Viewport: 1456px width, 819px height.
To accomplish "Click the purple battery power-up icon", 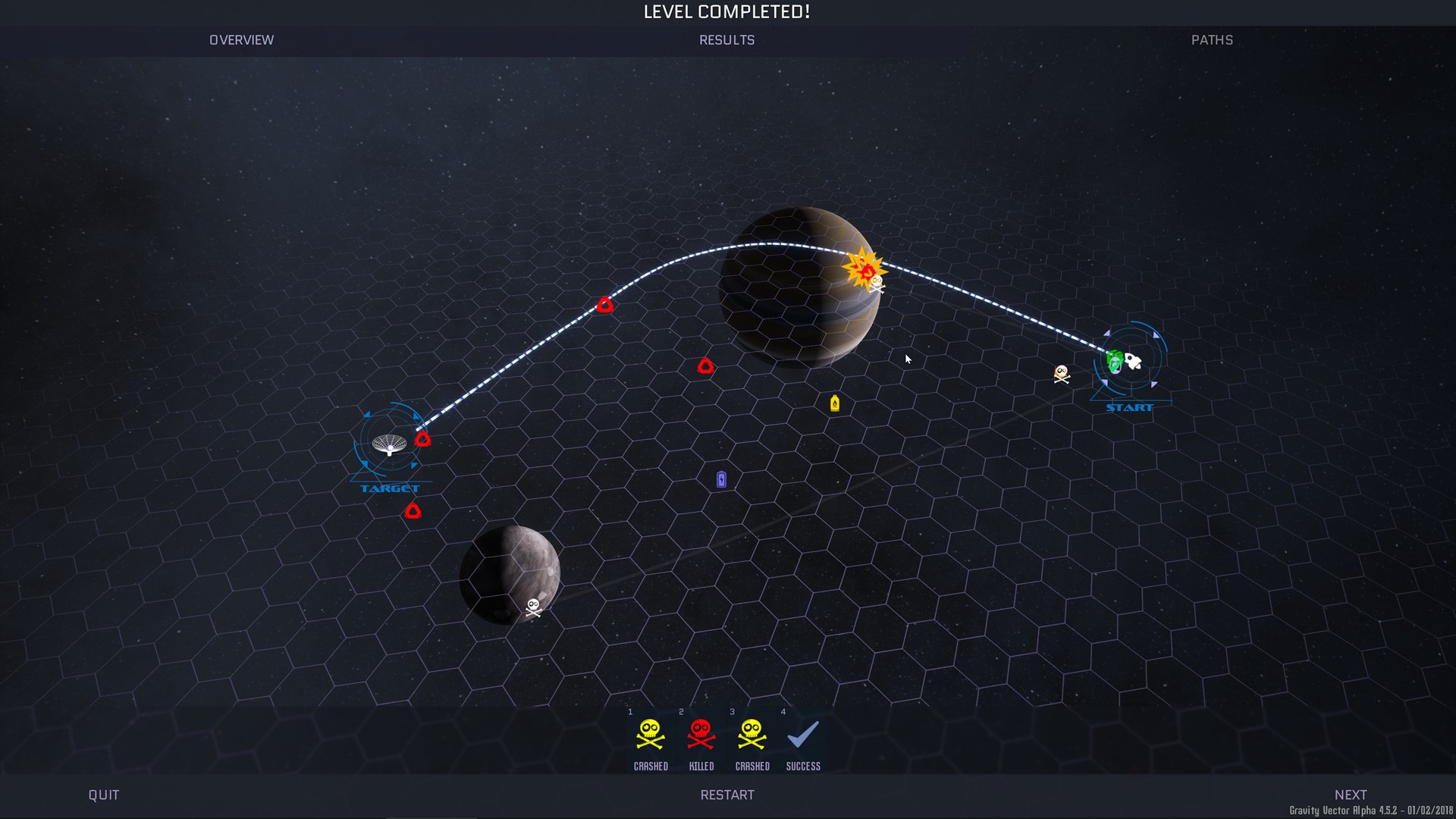I will (x=720, y=478).
